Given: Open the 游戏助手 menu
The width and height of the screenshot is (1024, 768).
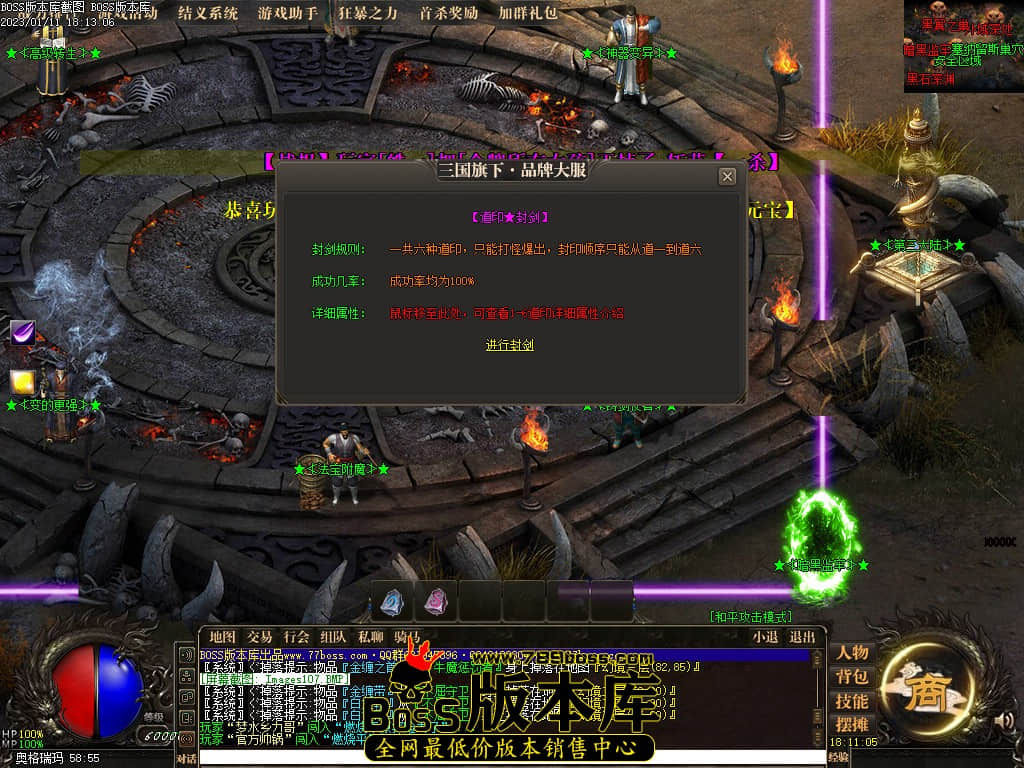Looking at the screenshot, I should point(288,13).
